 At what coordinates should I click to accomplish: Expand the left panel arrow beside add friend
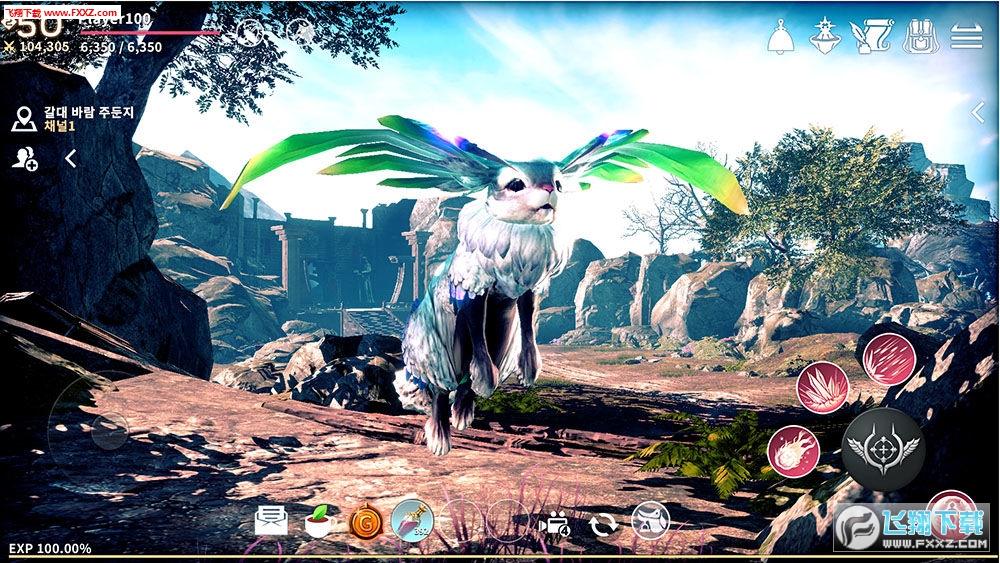(x=71, y=158)
